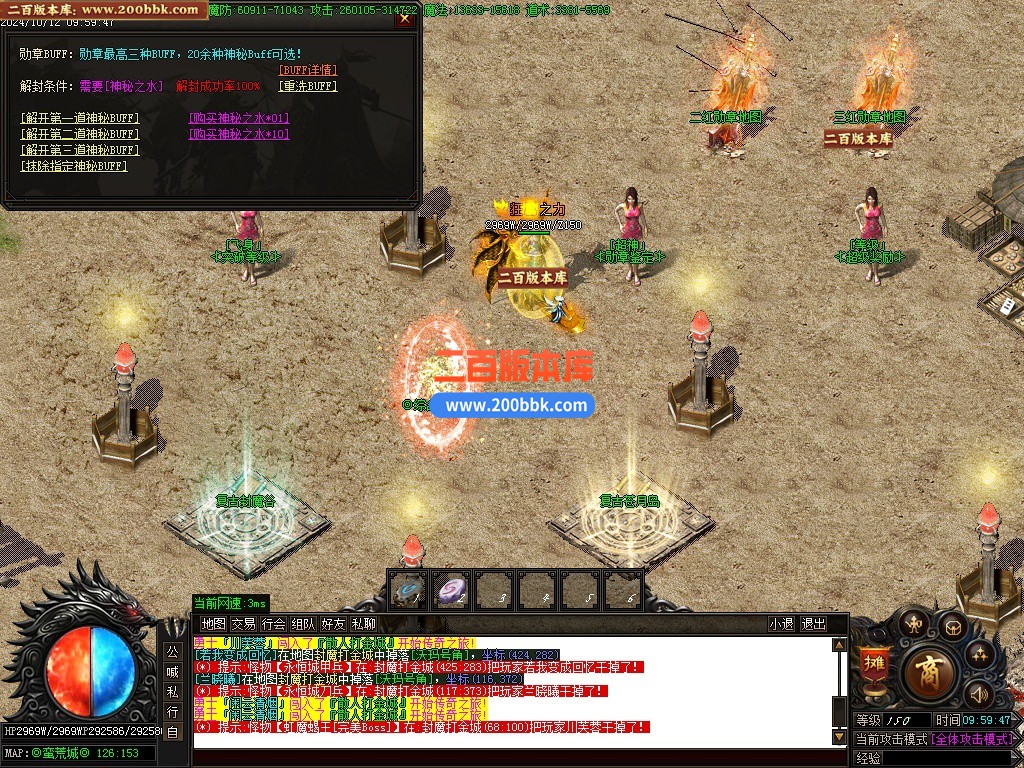
Task: Close the medal BUFF dialog
Action: (x=404, y=17)
